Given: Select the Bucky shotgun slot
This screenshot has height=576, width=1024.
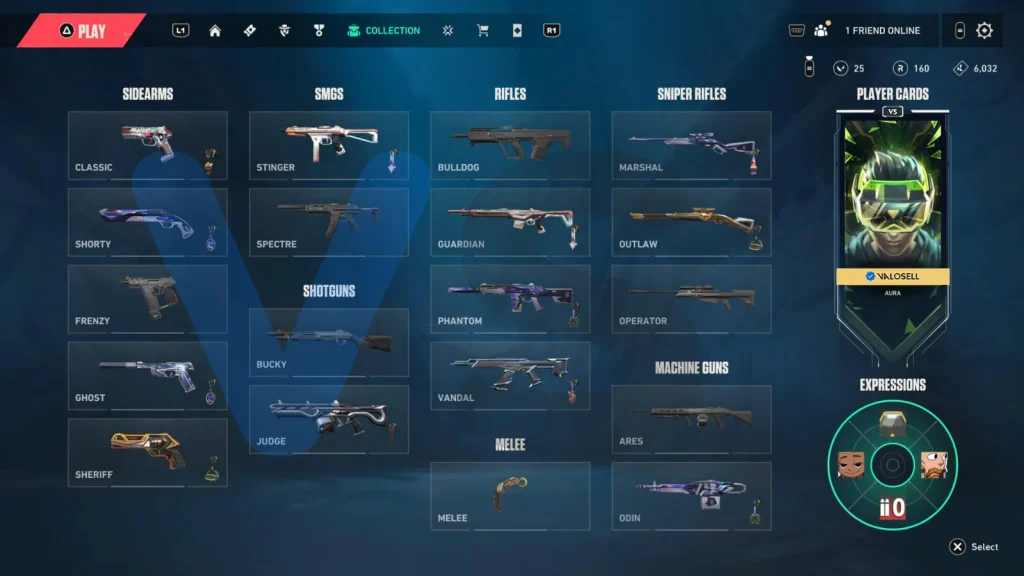Looking at the screenshot, I should click(329, 342).
